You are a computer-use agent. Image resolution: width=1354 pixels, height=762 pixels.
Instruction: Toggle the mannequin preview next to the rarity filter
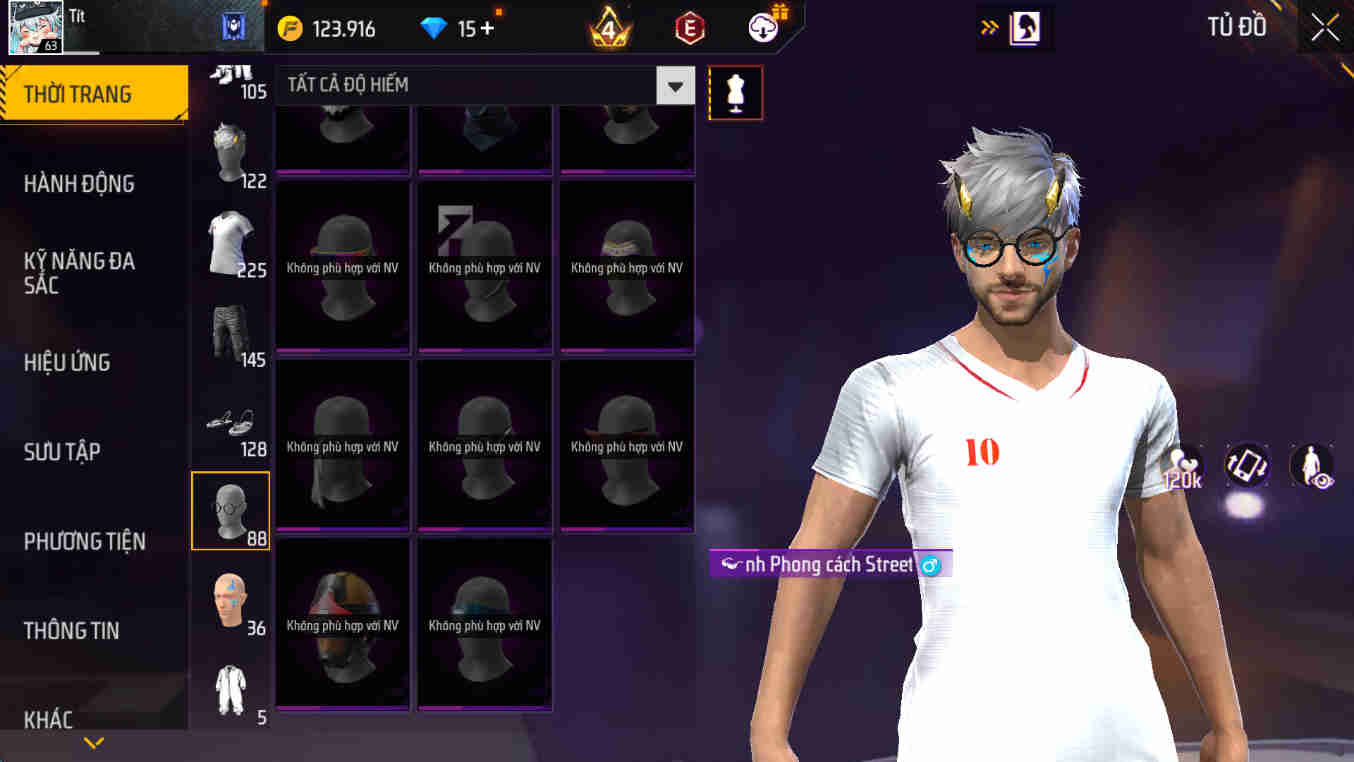pyautogui.click(x=736, y=91)
